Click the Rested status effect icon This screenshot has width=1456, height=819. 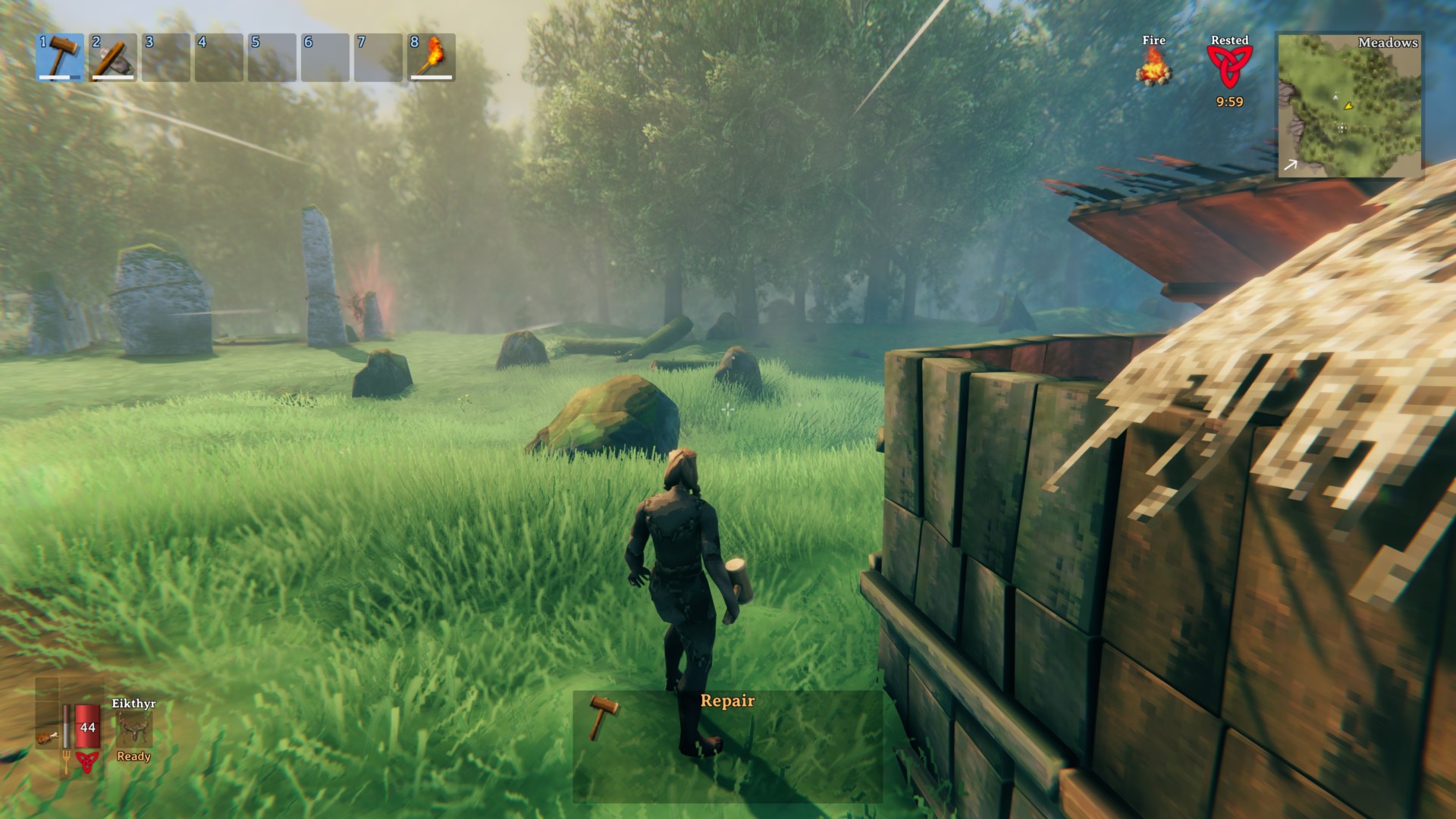tap(1229, 67)
